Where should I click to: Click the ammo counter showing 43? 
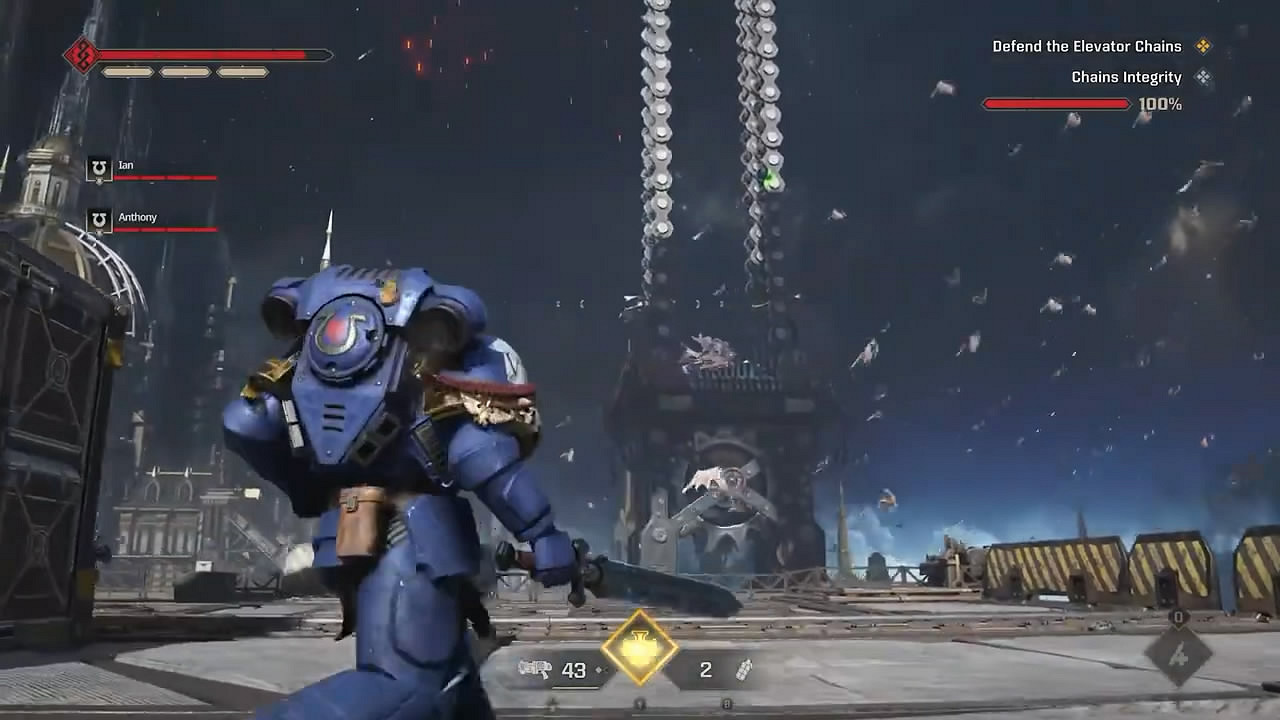(x=572, y=670)
